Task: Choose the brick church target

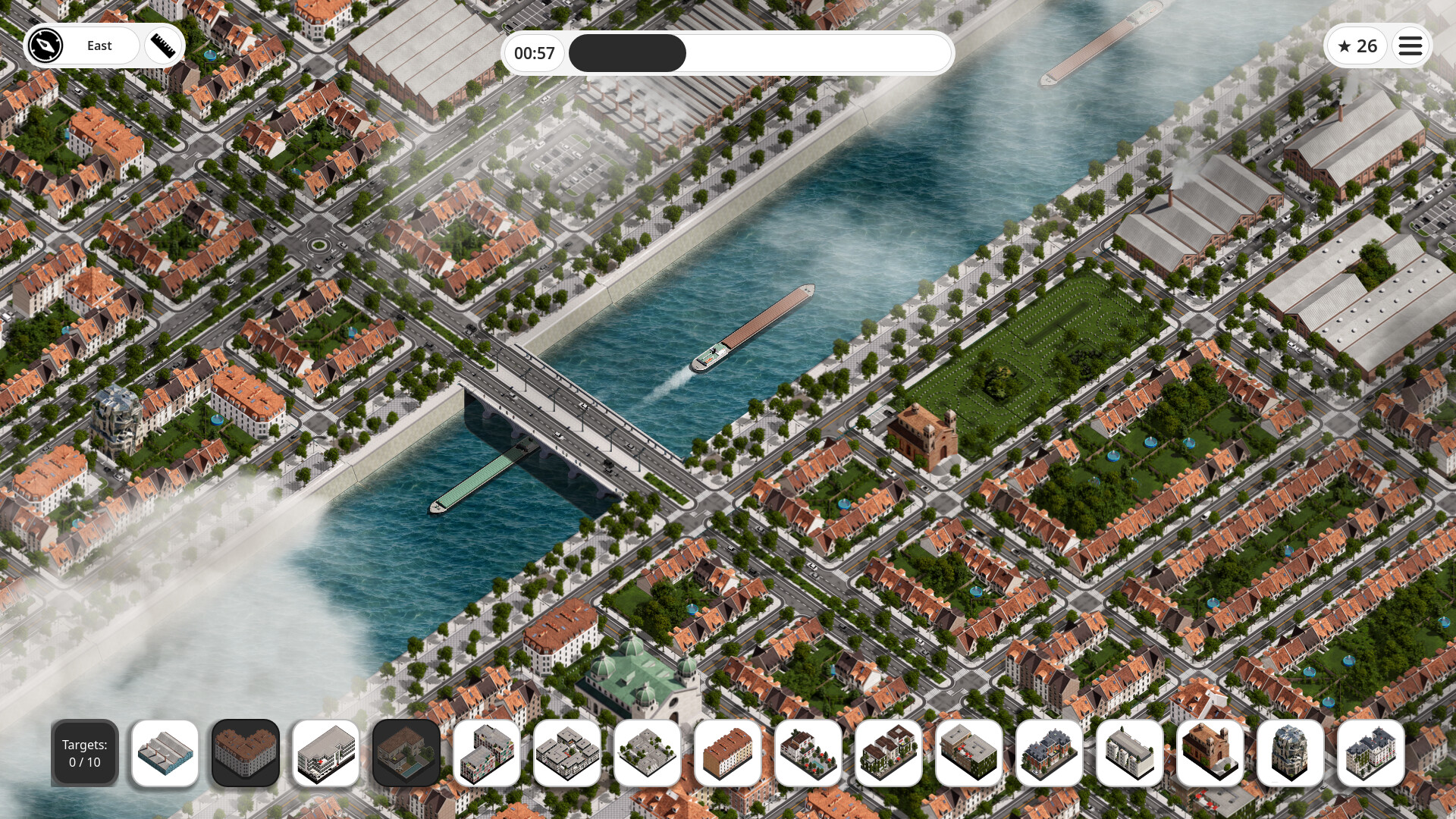Action: [x=1210, y=753]
